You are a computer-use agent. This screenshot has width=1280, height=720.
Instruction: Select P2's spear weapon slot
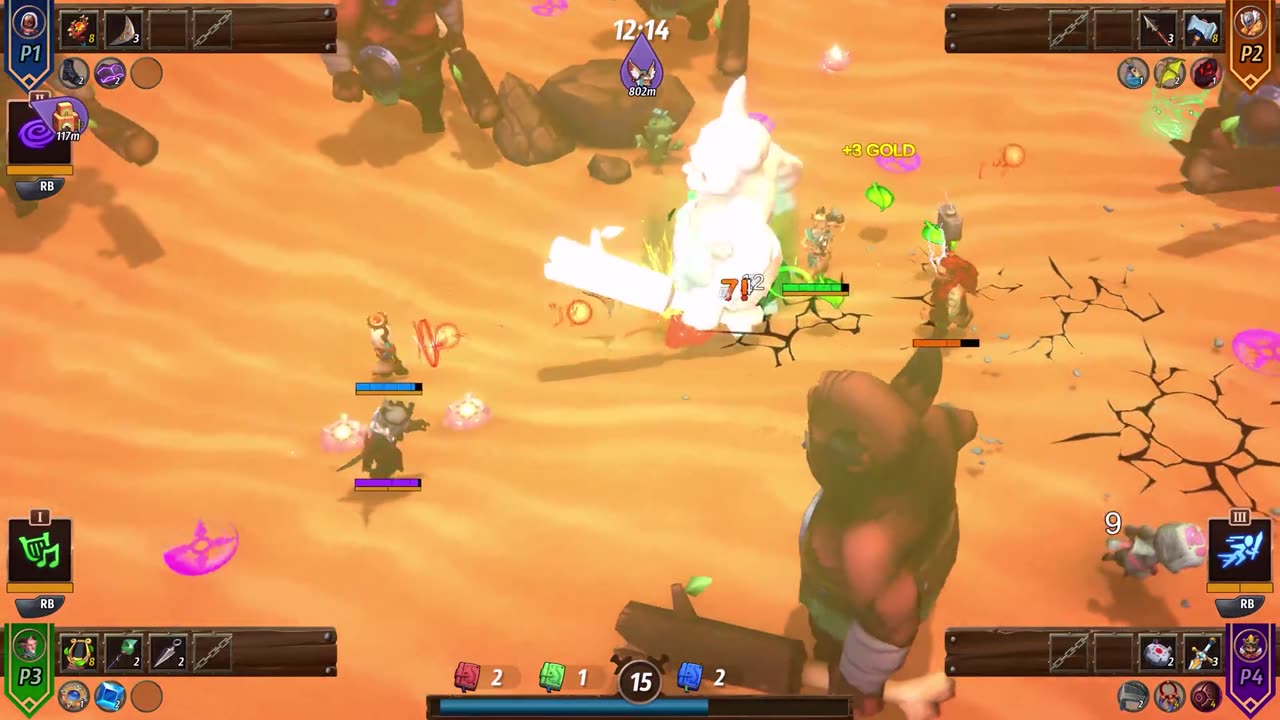pyautogui.click(x=1157, y=30)
